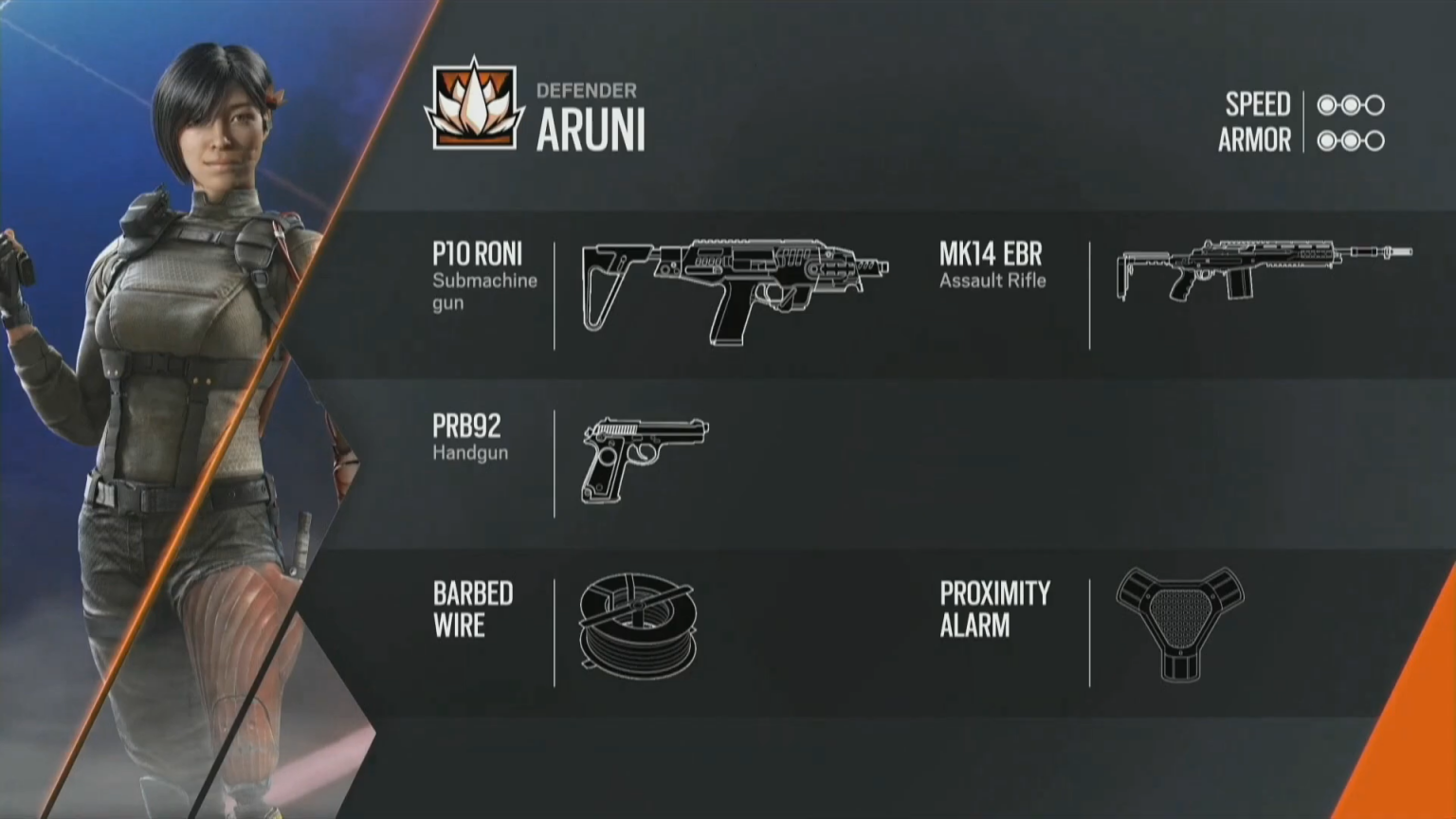Click Aruni's character portrait

pyautogui.click(x=171, y=379)
